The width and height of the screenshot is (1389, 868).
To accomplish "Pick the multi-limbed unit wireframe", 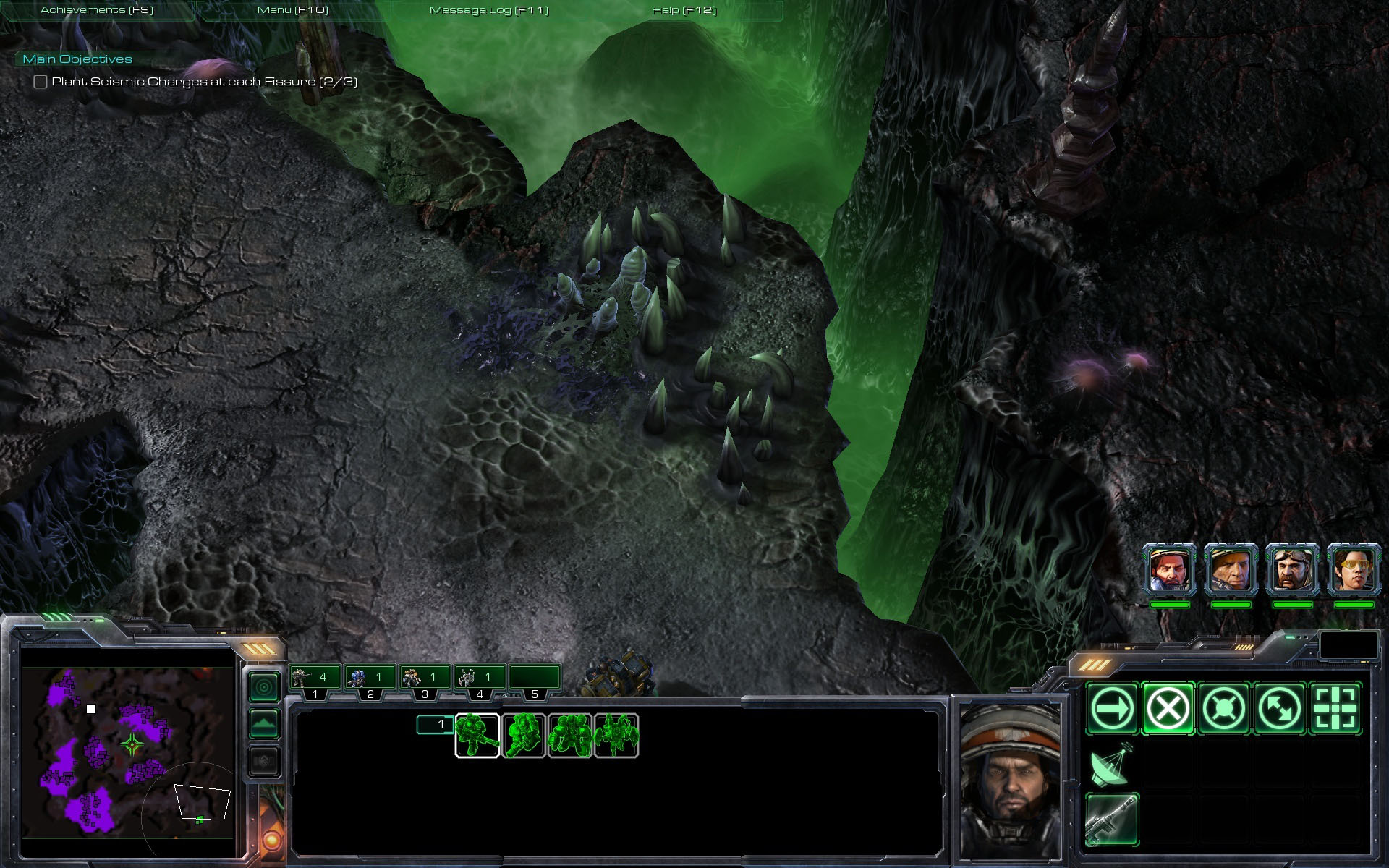I will point(616,736).
